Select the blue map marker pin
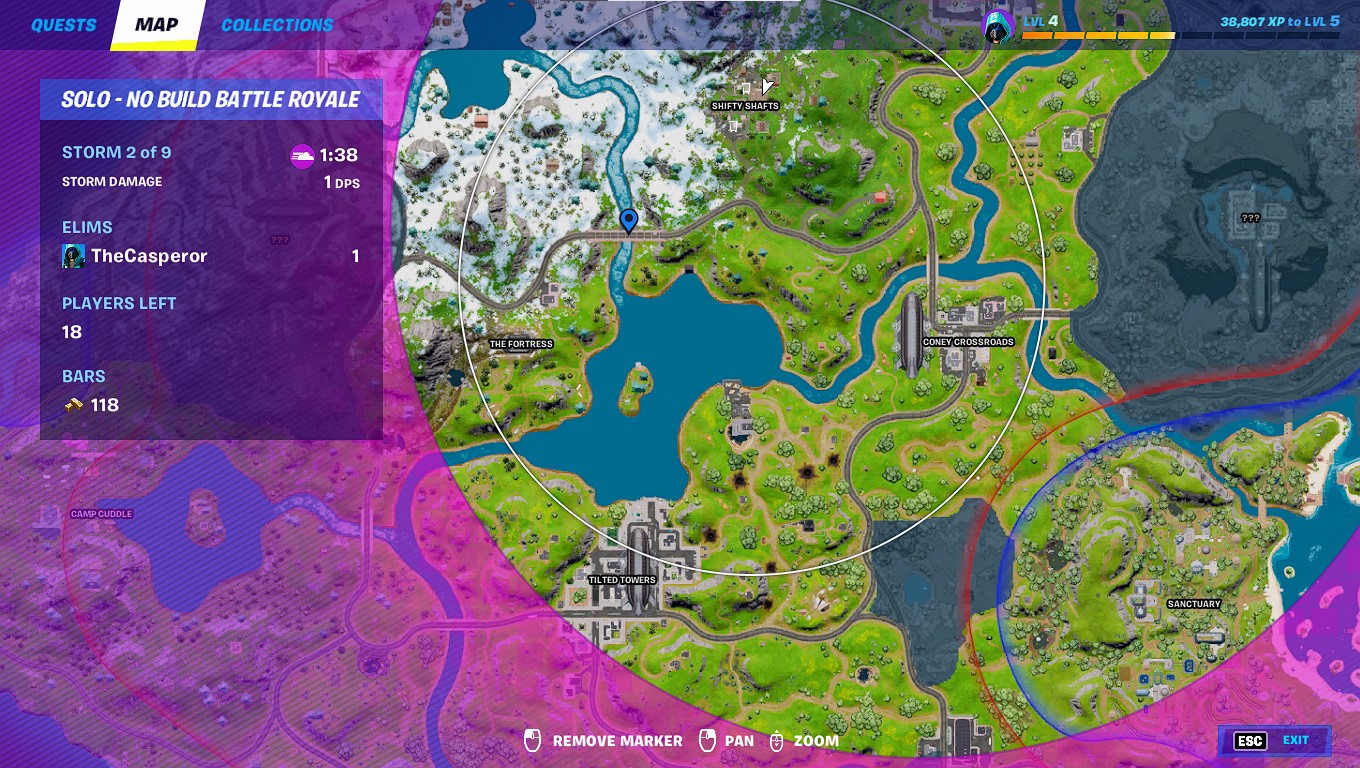The width and height of the screenshot is (1360, 768). click(x=628, y=222)
